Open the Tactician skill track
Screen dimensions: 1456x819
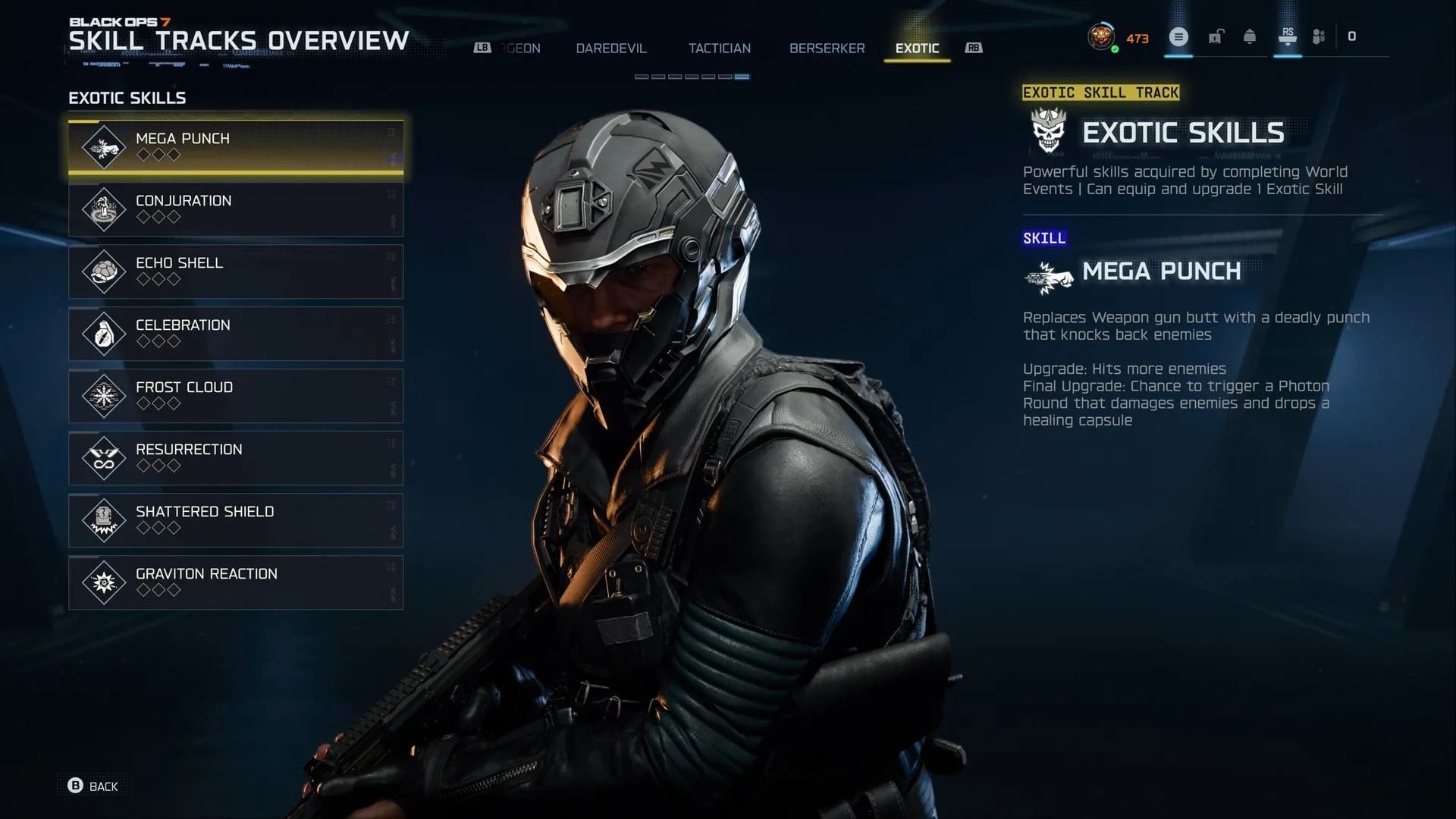tap(719, 48)
